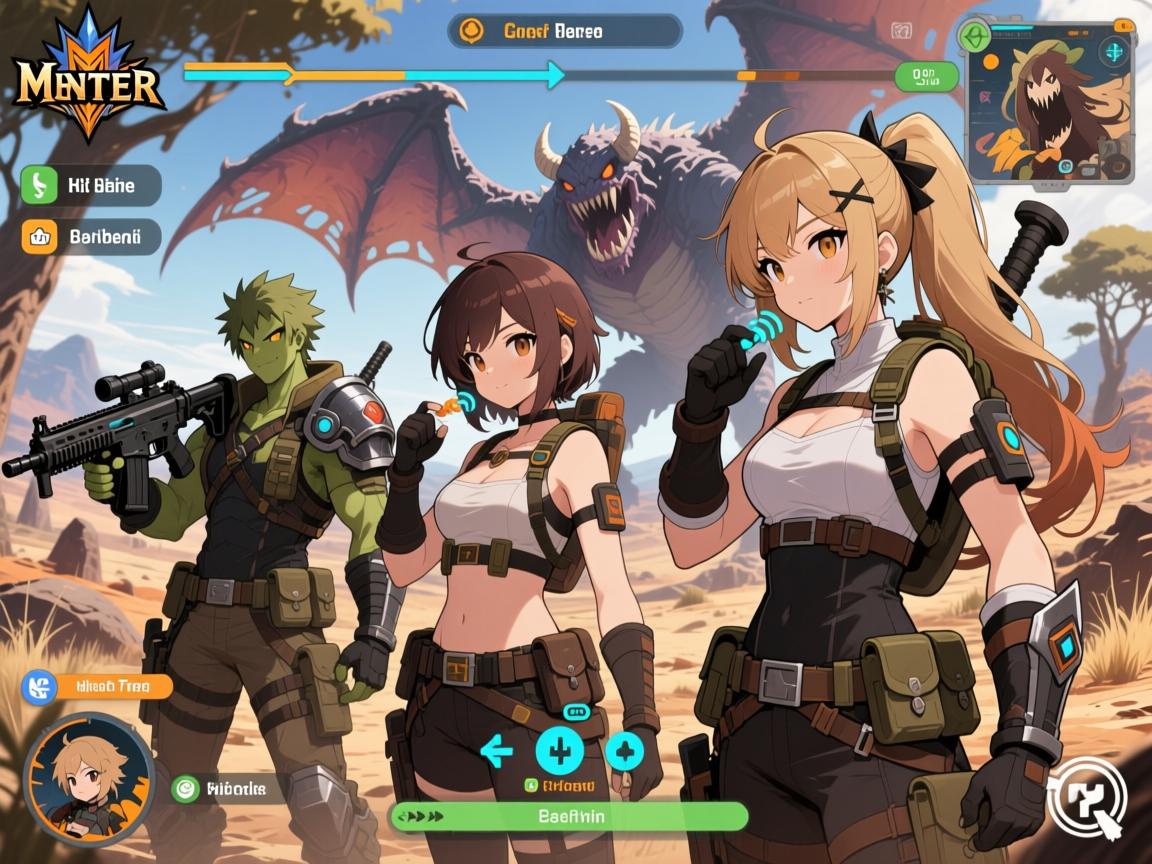Click the wide green bar at the bottom

(x=568, y=816)
